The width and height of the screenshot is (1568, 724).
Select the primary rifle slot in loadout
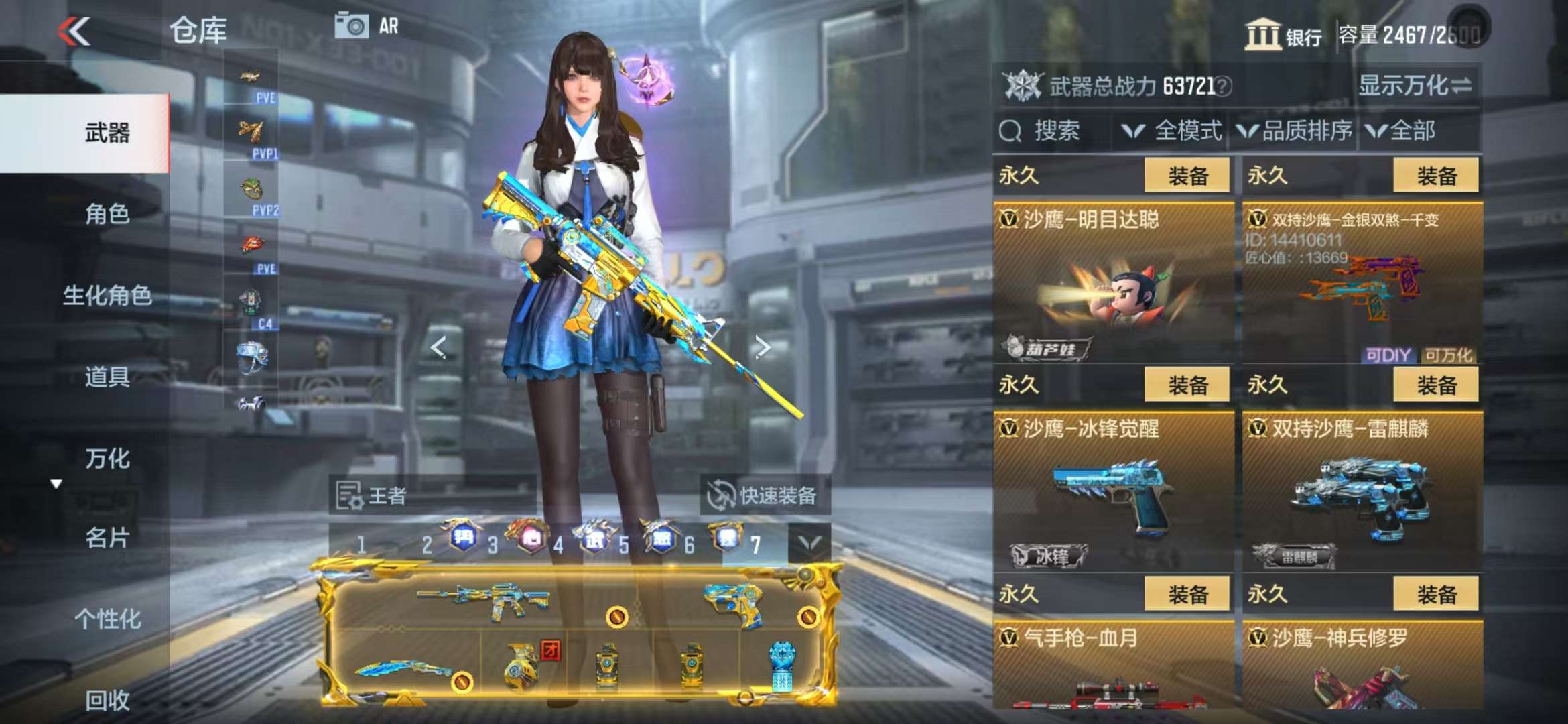[x=482, y=600]
